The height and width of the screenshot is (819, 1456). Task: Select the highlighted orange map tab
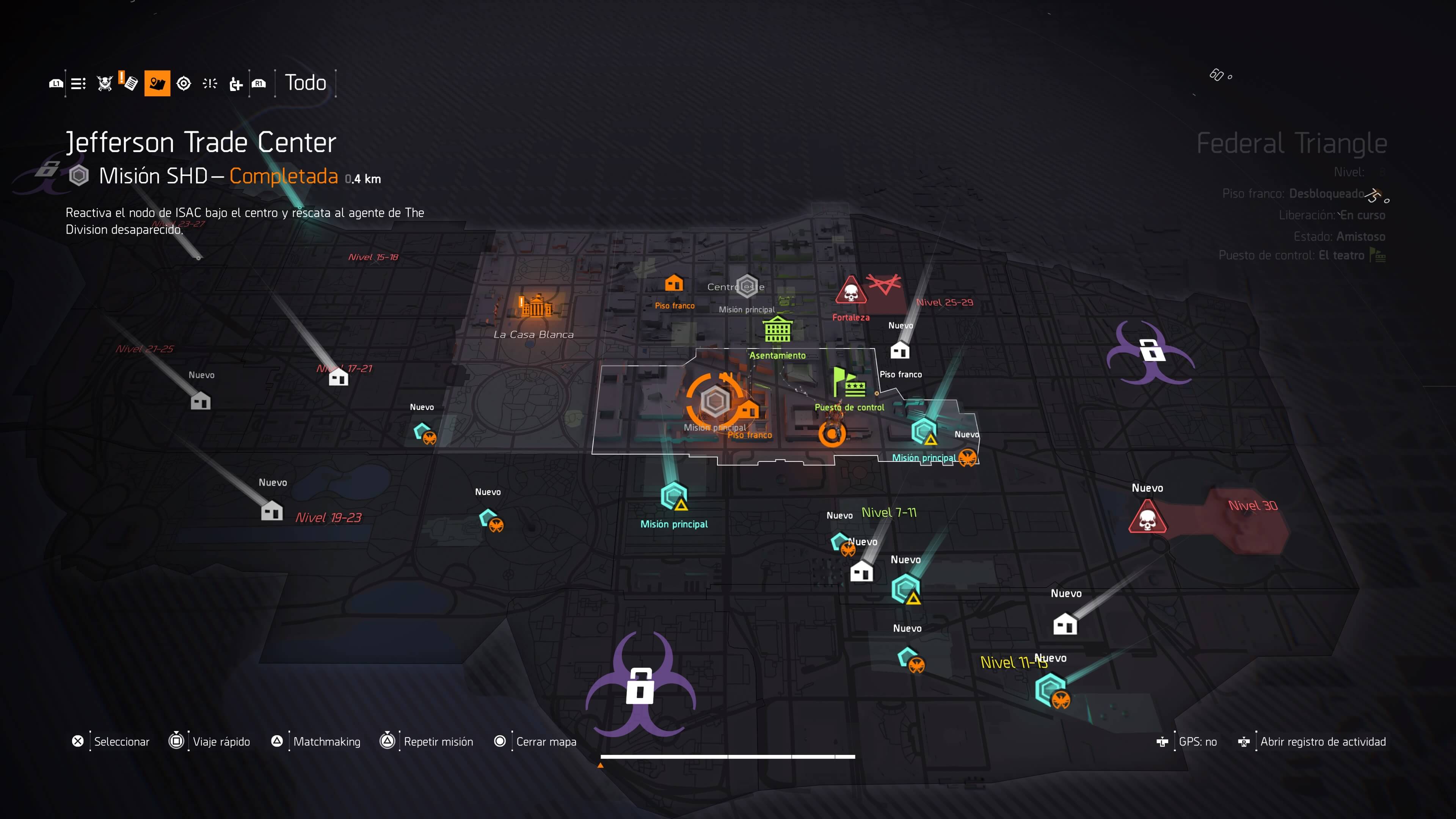coord(157,83)
